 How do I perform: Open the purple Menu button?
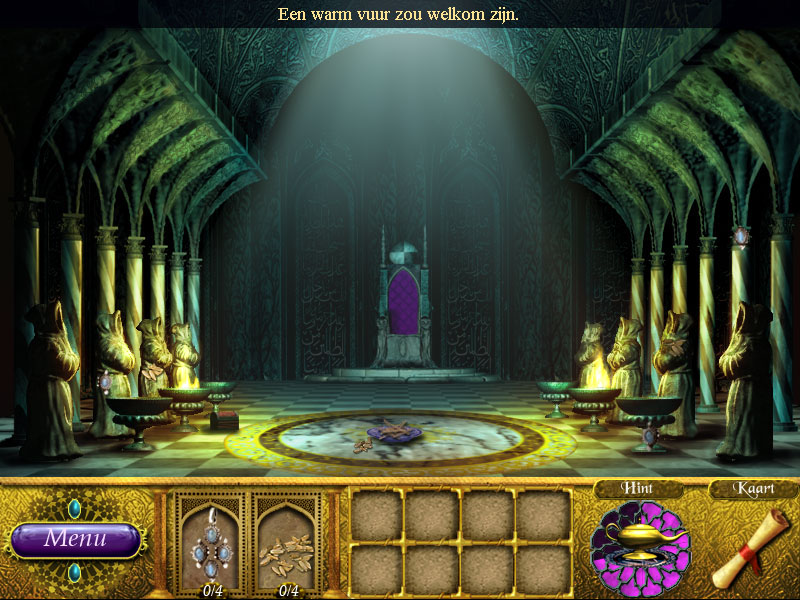point(75,539)
